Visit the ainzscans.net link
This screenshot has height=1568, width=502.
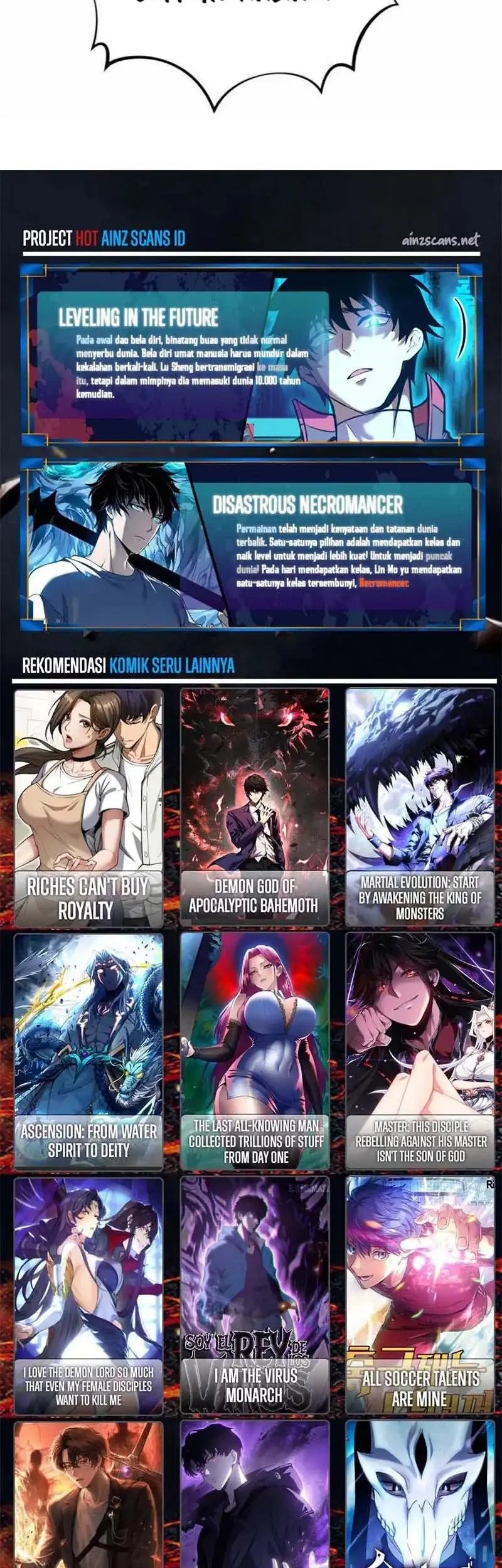tap(440, 240)
